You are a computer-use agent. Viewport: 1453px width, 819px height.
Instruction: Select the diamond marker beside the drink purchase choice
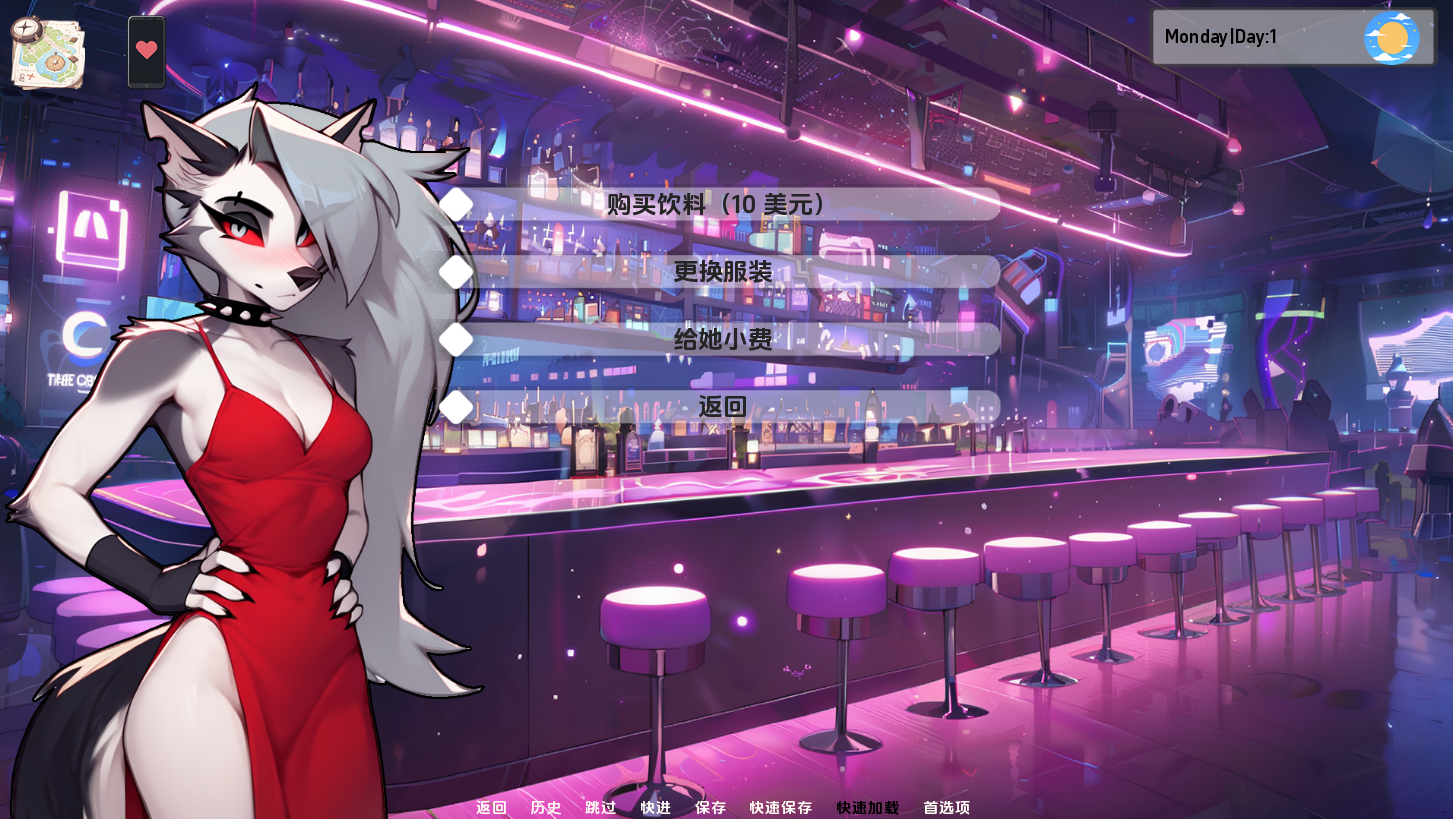point(457,203)
